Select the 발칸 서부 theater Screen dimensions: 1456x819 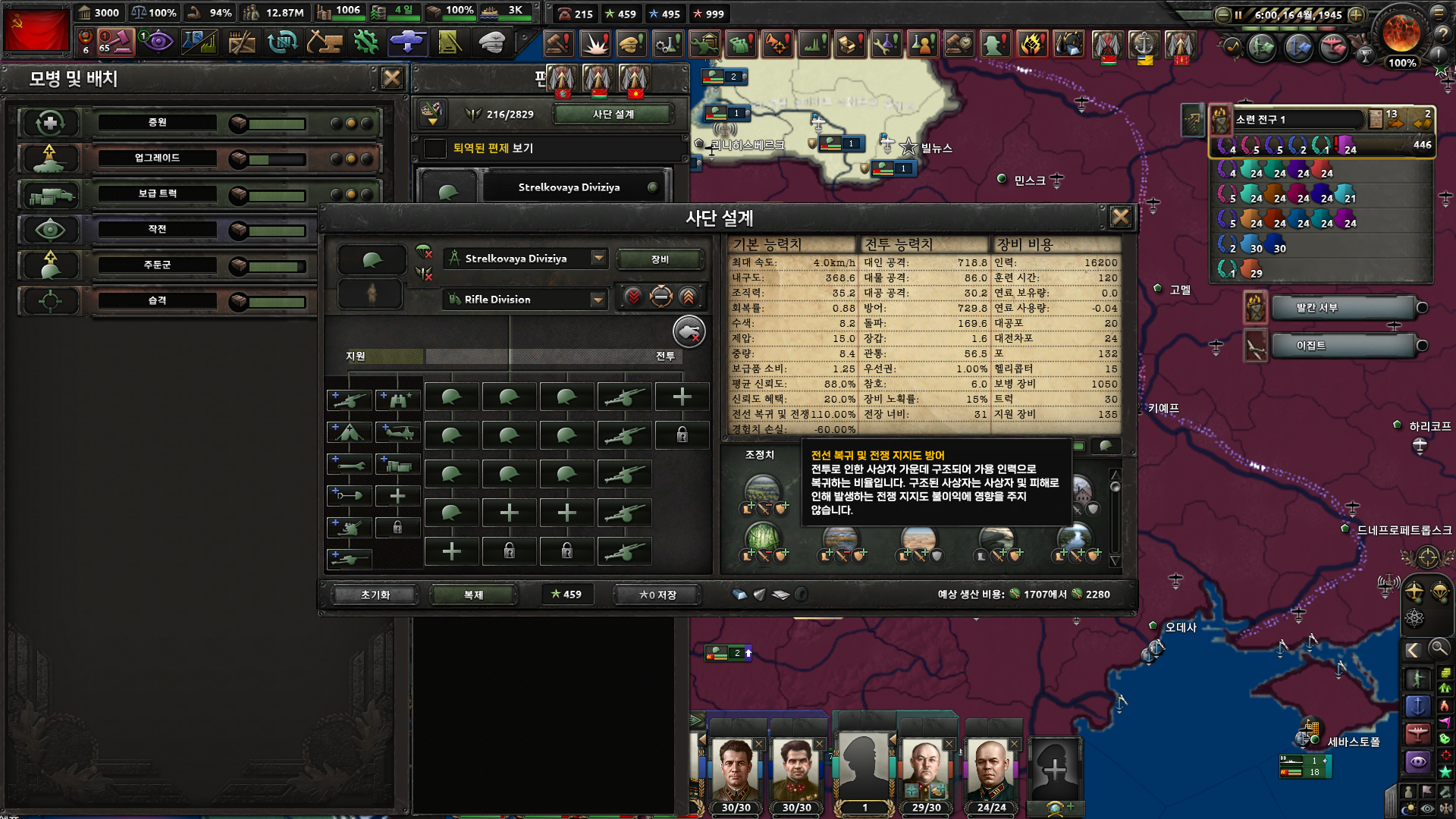[x=1342, y=308]
